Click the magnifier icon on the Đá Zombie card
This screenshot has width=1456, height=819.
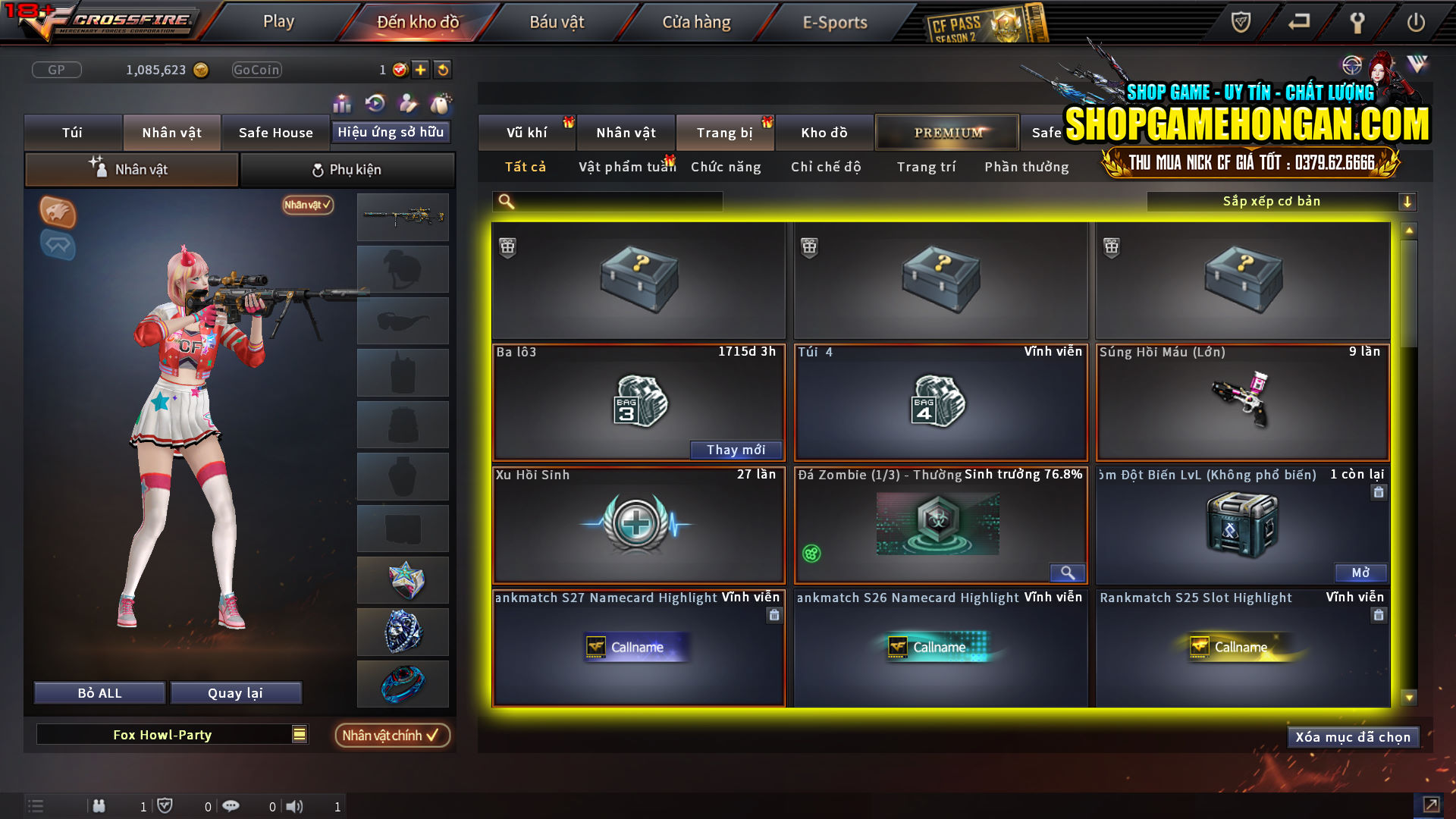(x=1068, y=573)
